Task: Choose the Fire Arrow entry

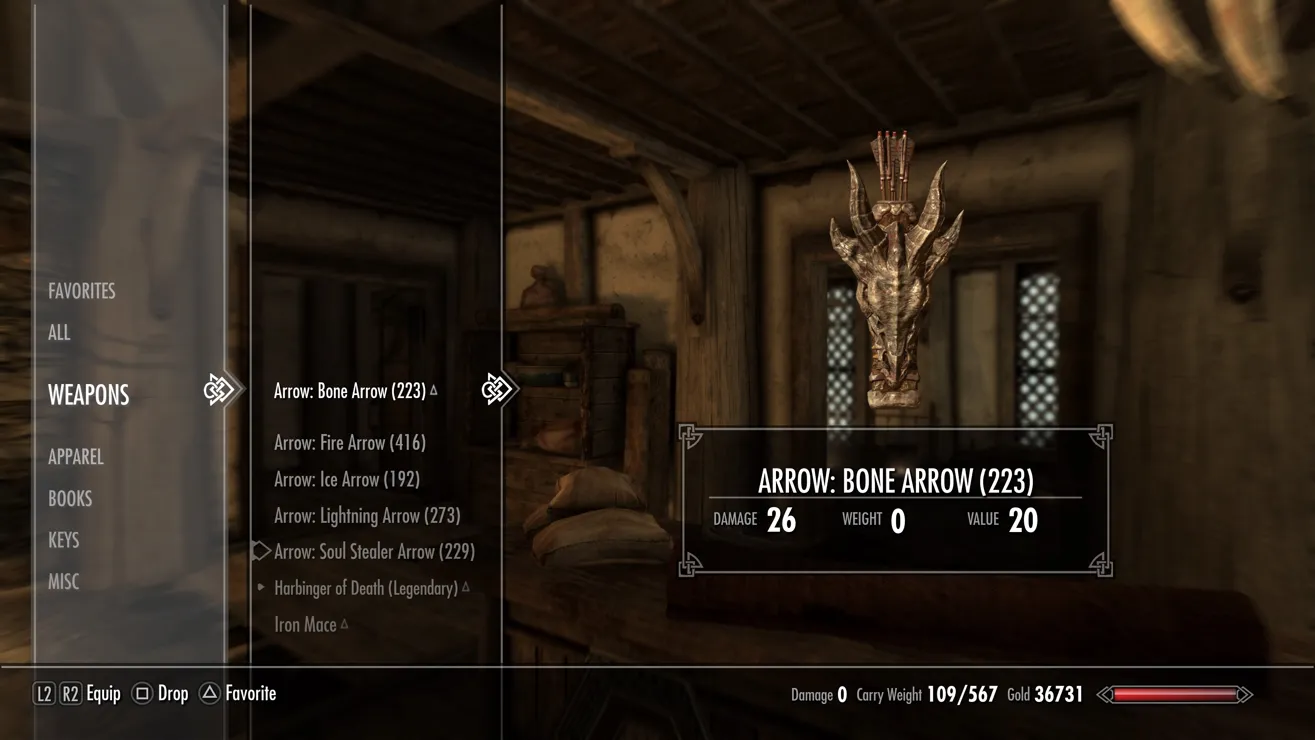Action: (x=350, y=443)
